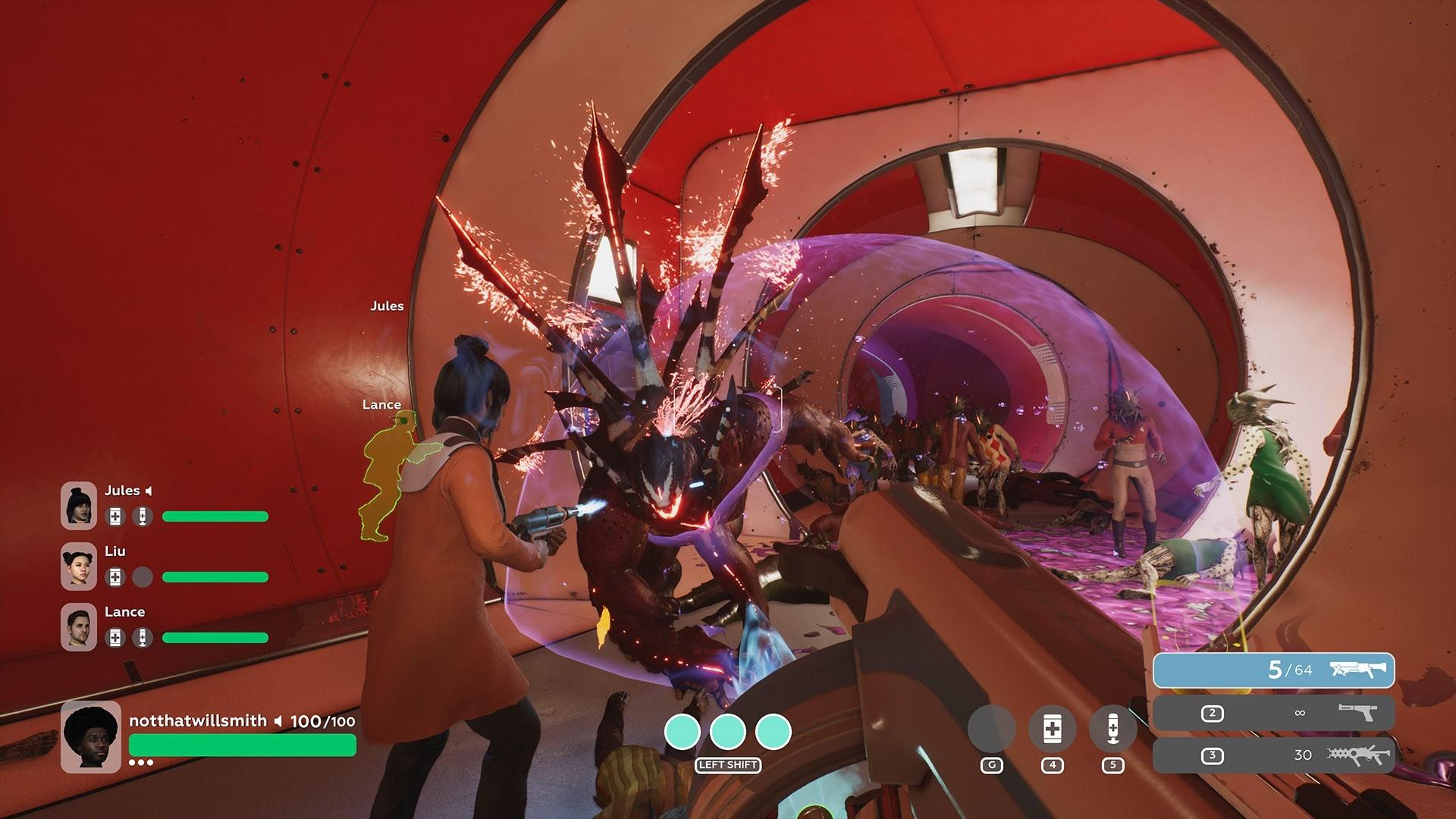
Task: Select the syringe item slot
Action: [x=1112, y=729]
